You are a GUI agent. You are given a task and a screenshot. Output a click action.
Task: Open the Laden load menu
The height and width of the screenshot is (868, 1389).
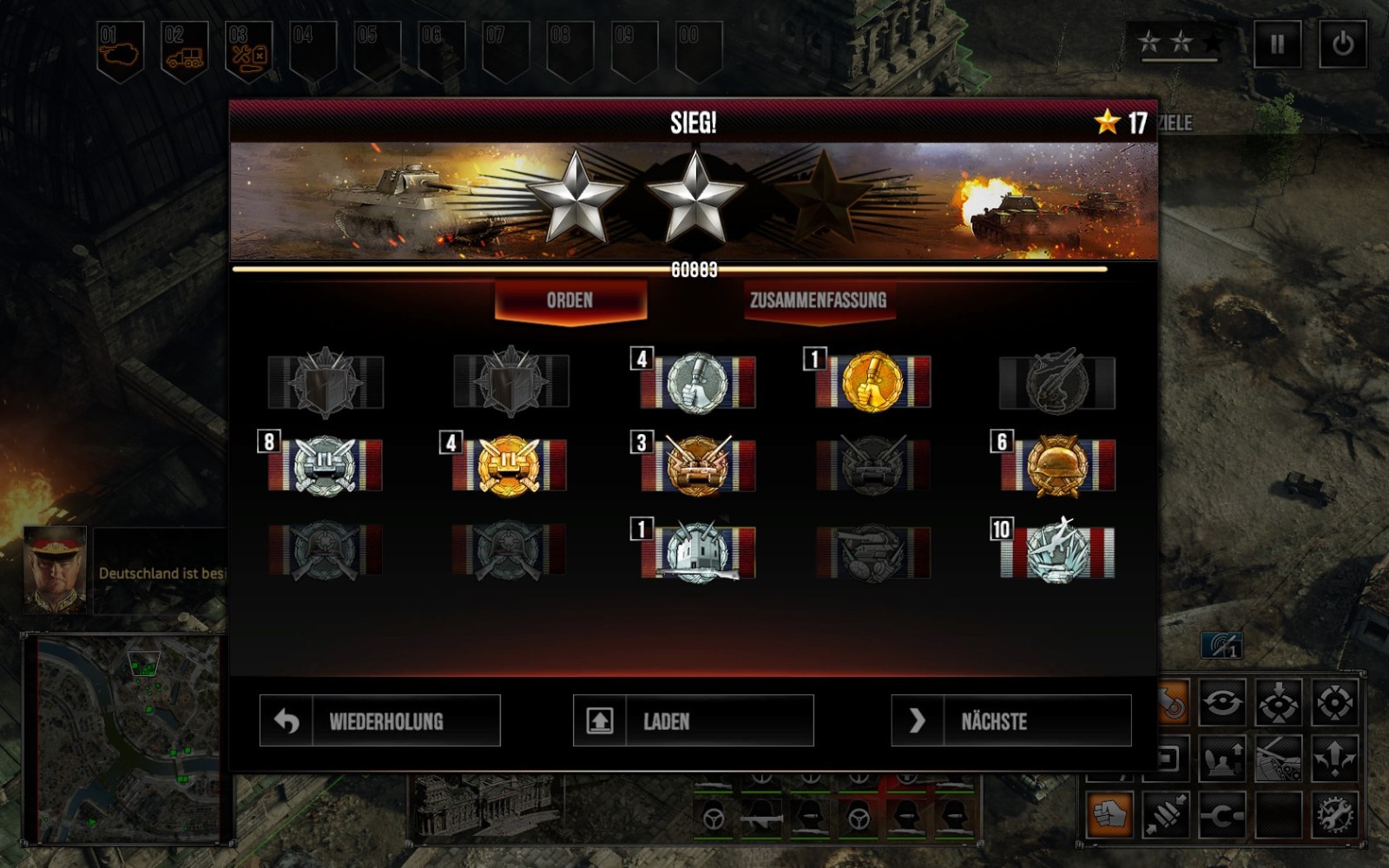pos(693,720)
